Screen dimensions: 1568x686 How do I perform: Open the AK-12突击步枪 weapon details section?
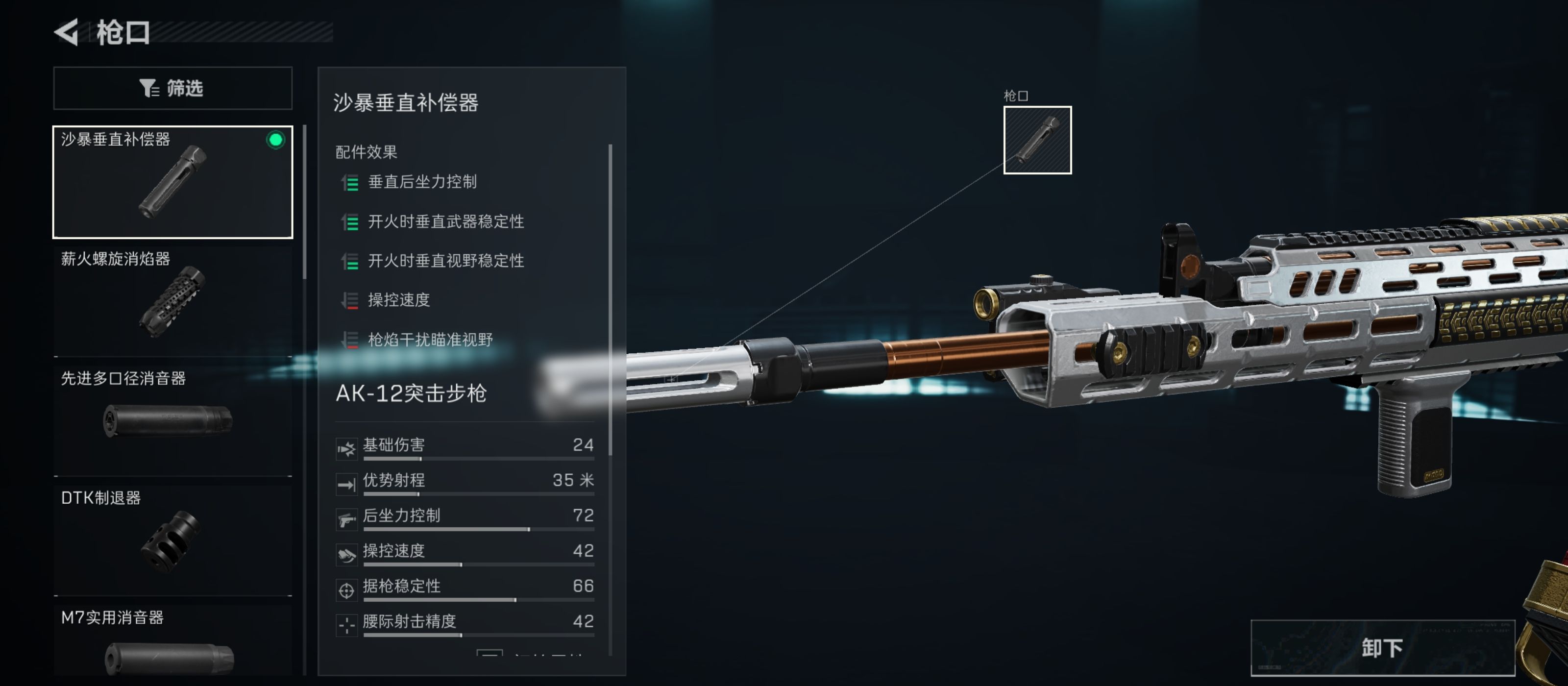pyautogui.click(x=411, y=394)
